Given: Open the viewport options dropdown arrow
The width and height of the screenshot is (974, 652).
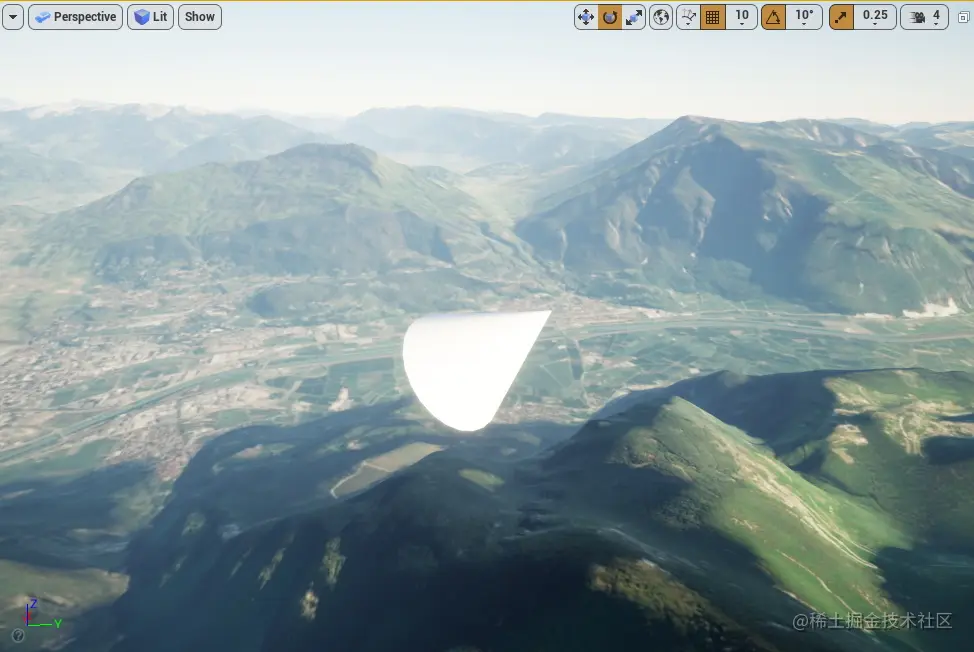Looking at the screenshot, I should click(x=13, y=17).
